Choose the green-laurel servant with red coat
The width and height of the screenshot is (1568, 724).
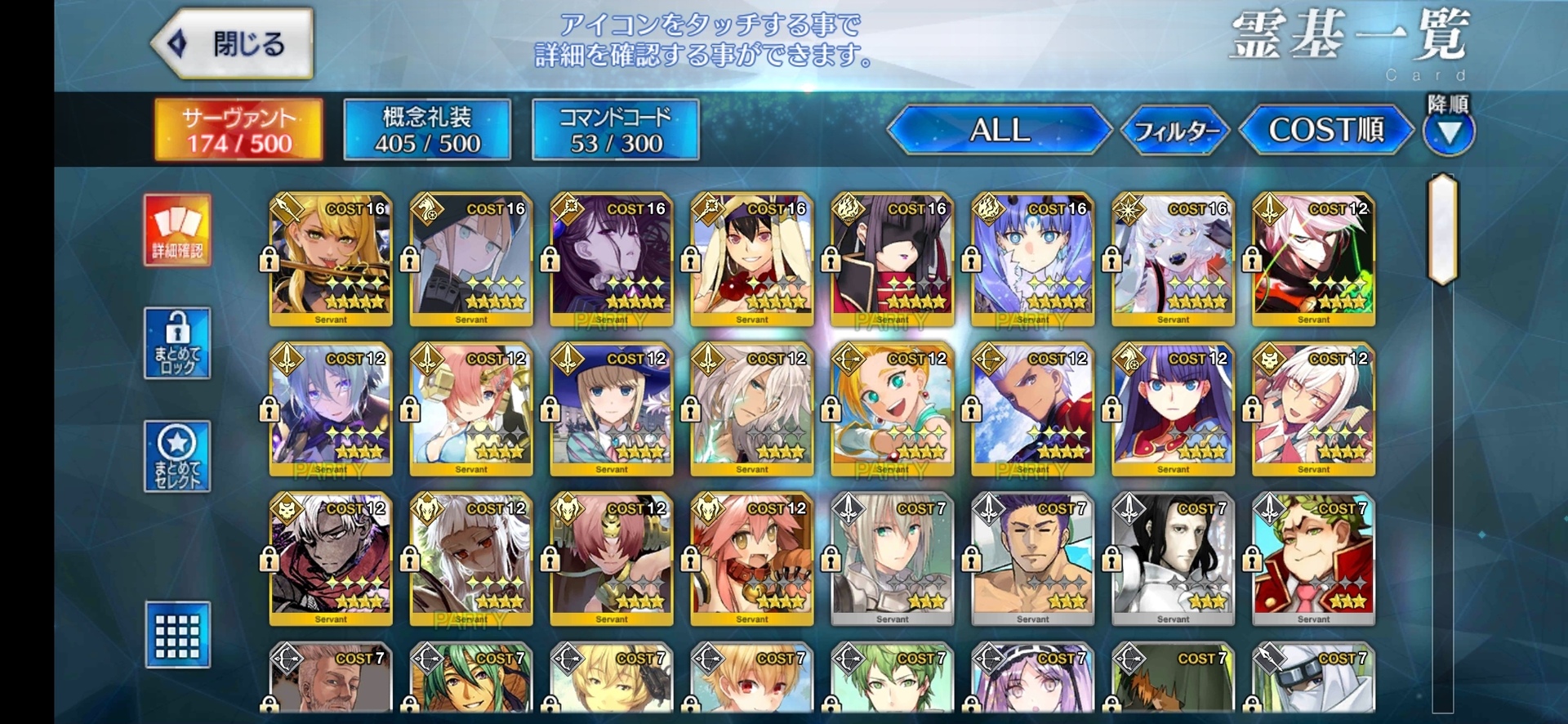click(1314, 559)
